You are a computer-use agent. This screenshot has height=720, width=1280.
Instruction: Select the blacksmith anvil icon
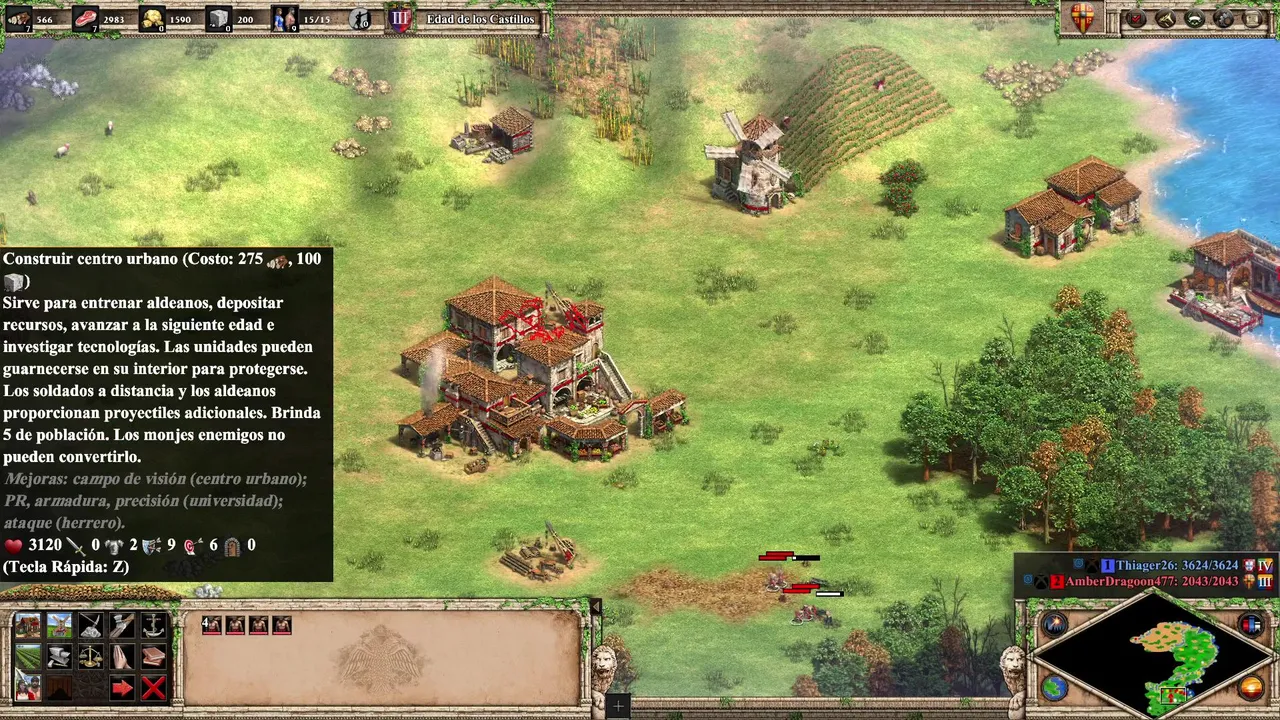(59, 657)
